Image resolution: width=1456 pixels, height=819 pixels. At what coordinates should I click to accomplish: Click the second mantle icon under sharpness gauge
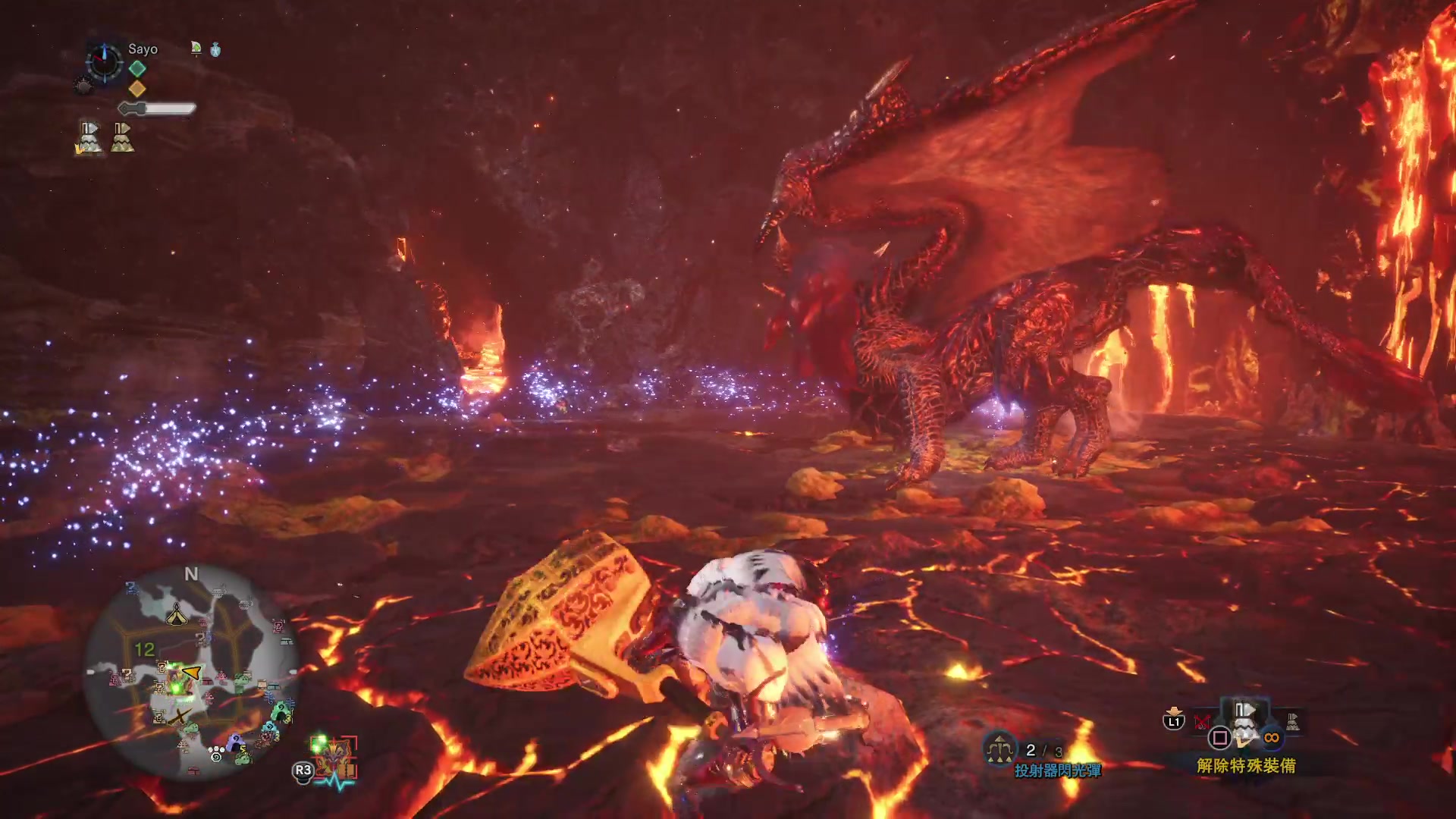(x=122, y=138)
